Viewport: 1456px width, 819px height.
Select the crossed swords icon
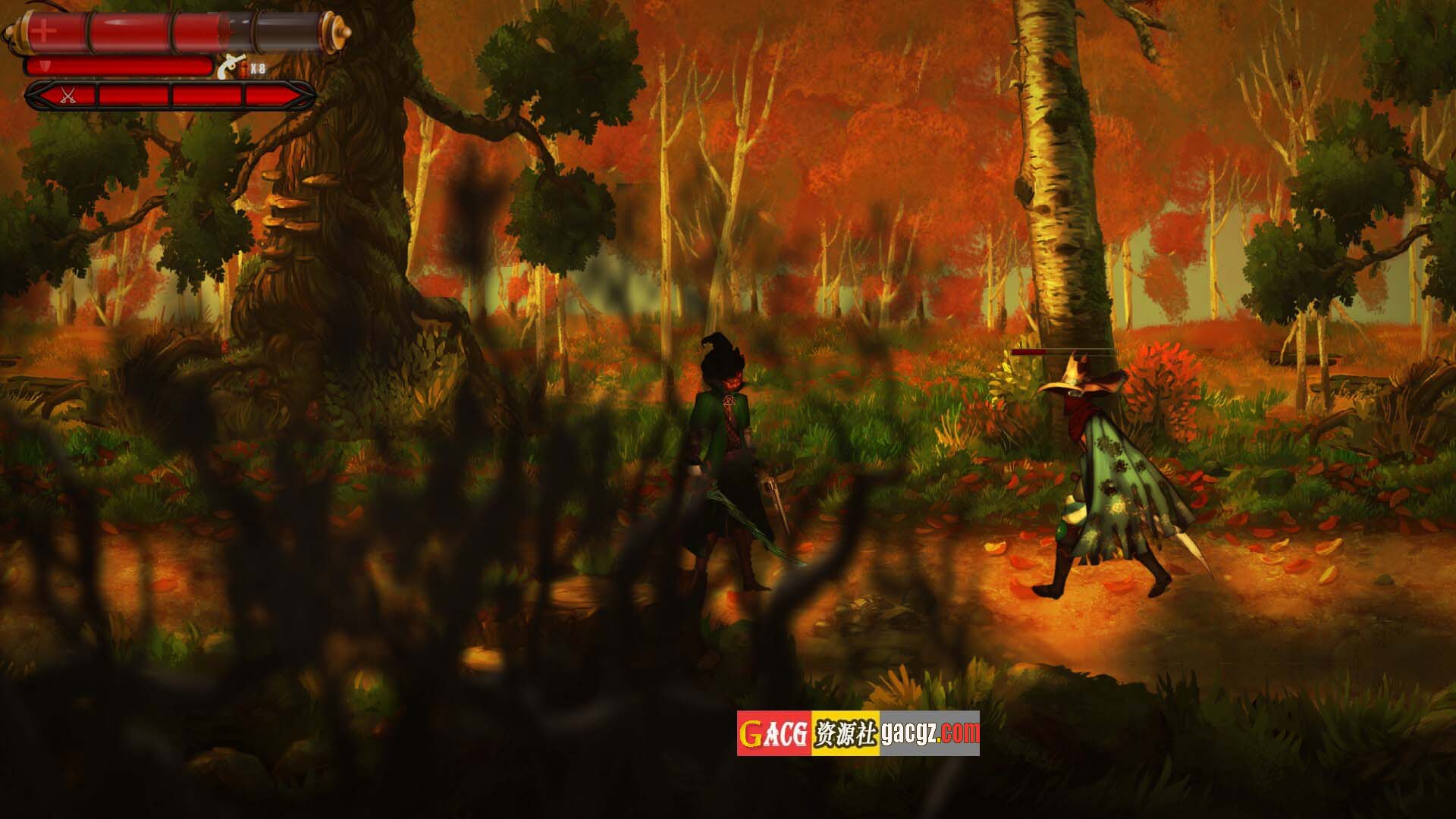67,96
